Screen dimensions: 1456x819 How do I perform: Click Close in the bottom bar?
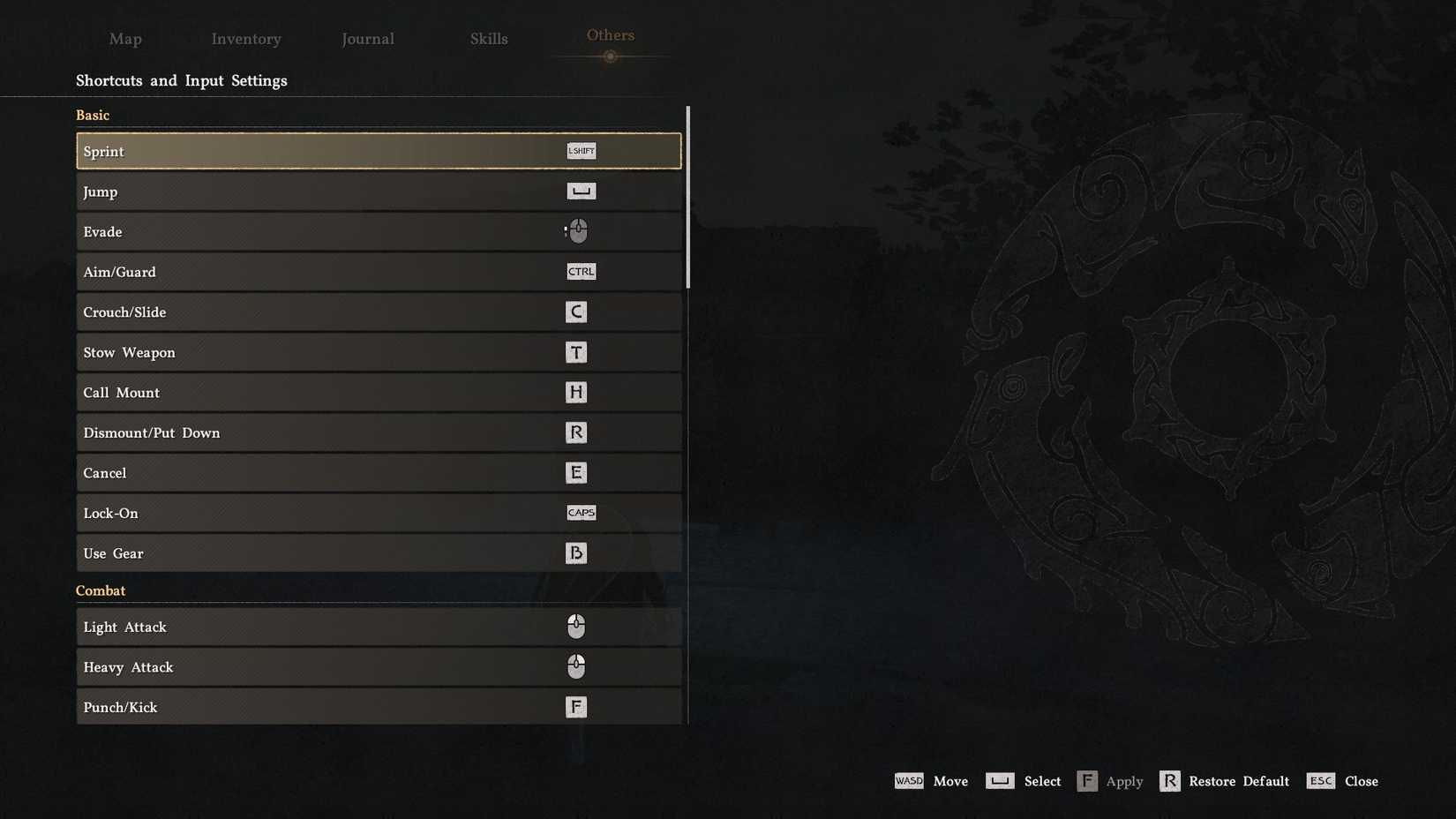[x=1362, y=781]
